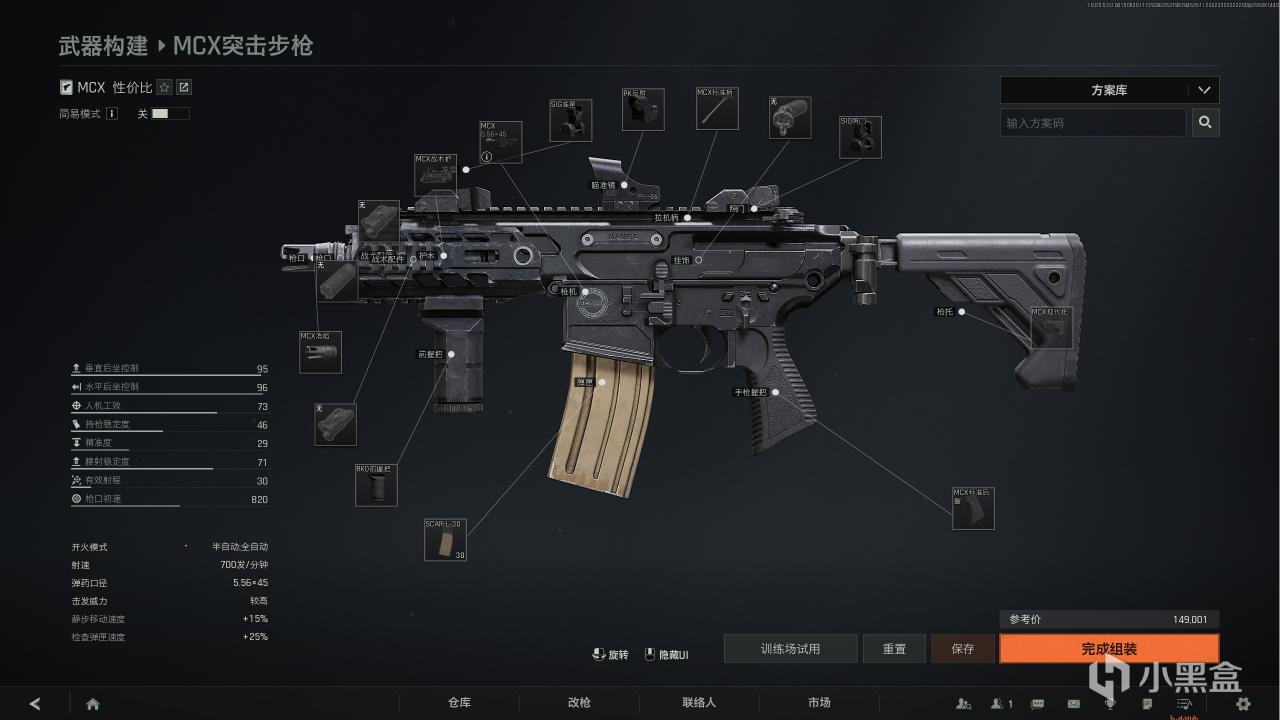The height and width of the screenshot is (720, 1280).
Task: Switch to the 市场 tab
Action: [819, 703]
